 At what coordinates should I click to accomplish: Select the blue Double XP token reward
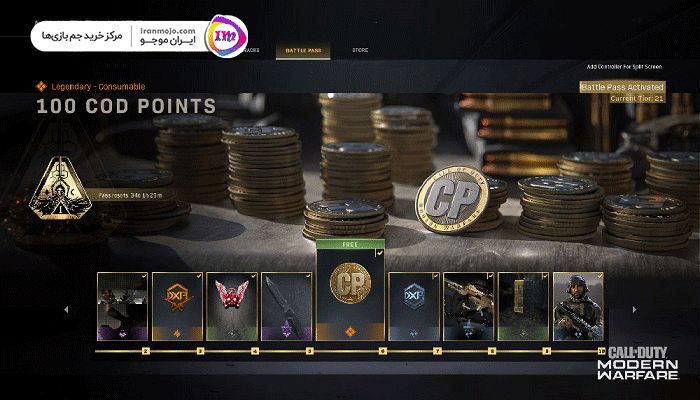click(413, 305)
